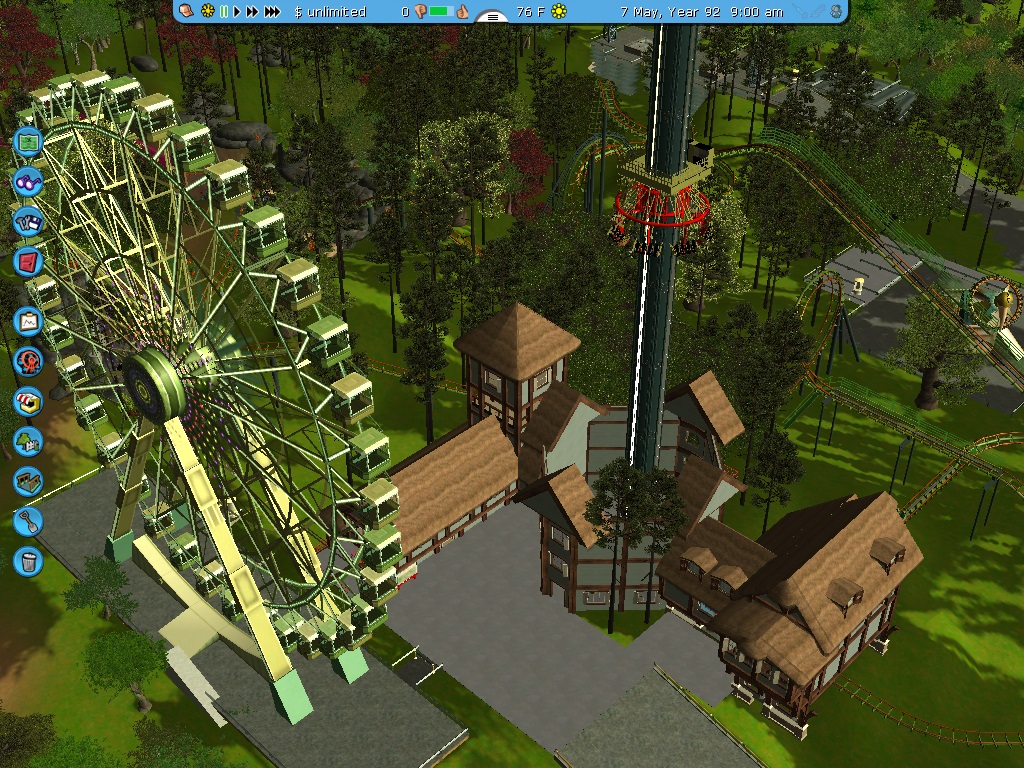
Task: Expand the top bar message tab
Action: pyautogui.click(x=491, y=16)
